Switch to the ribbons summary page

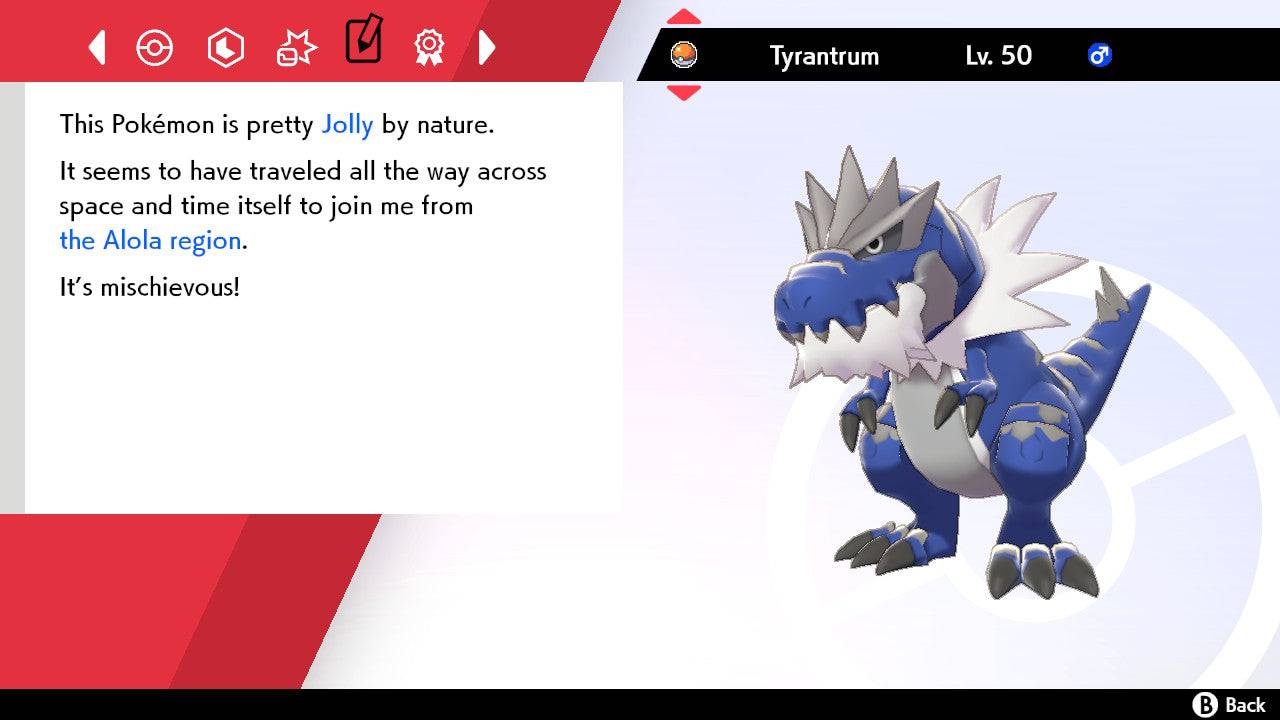click(428, 46)
